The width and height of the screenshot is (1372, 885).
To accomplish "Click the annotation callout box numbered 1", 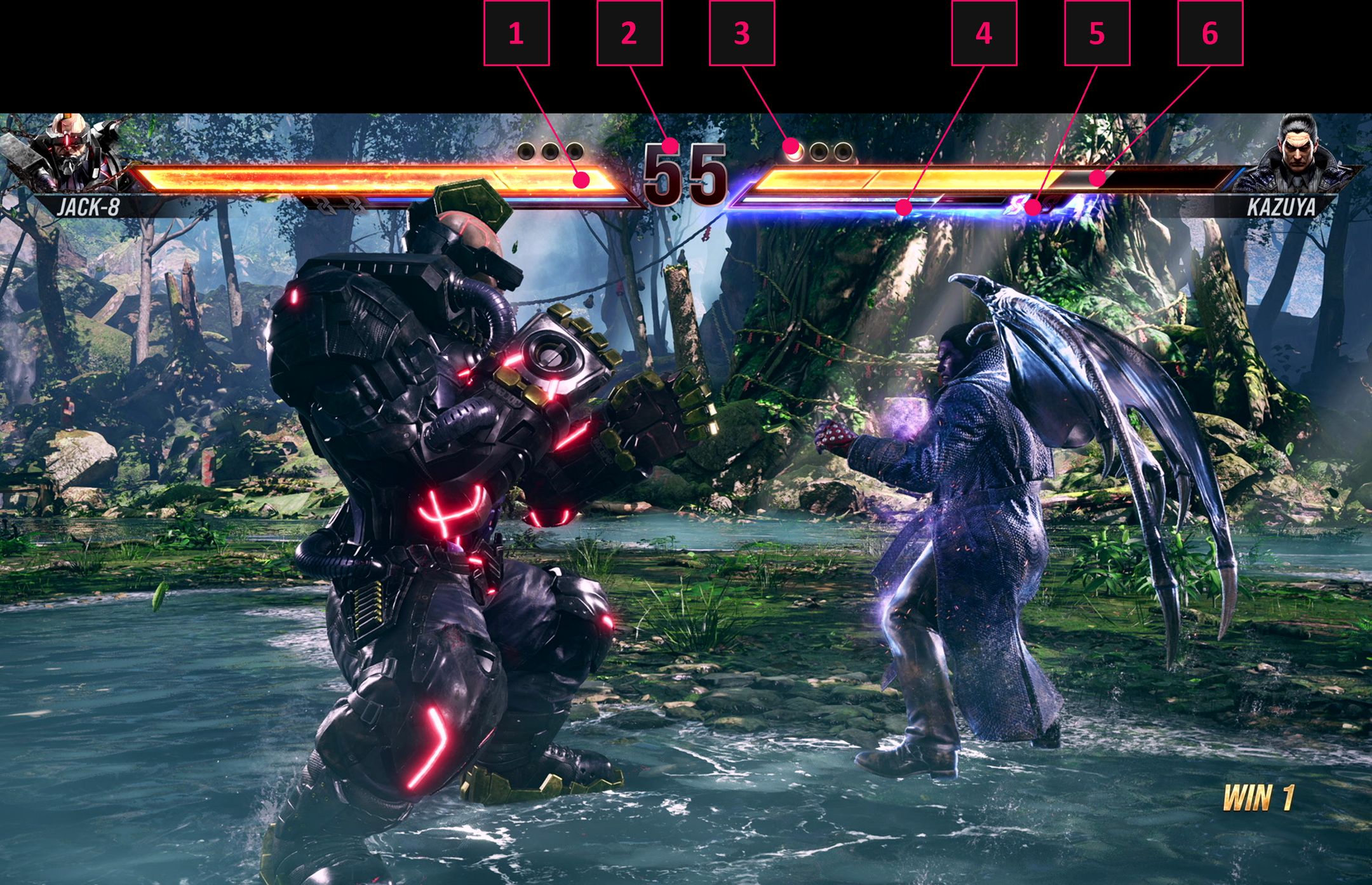I will (516, 33).
